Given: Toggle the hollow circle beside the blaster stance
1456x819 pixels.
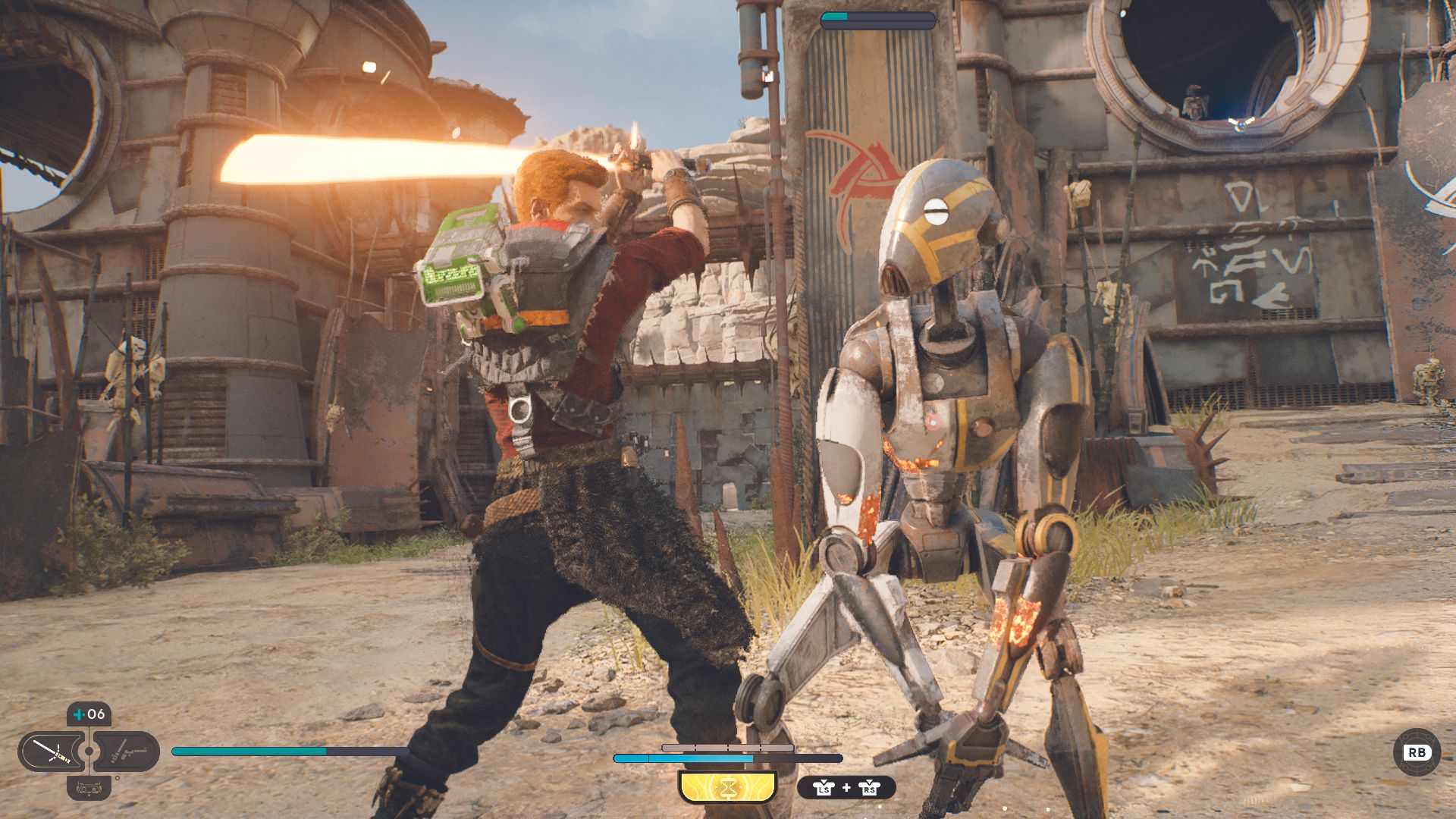Looking at the screenshot, I should pos(118,778).
